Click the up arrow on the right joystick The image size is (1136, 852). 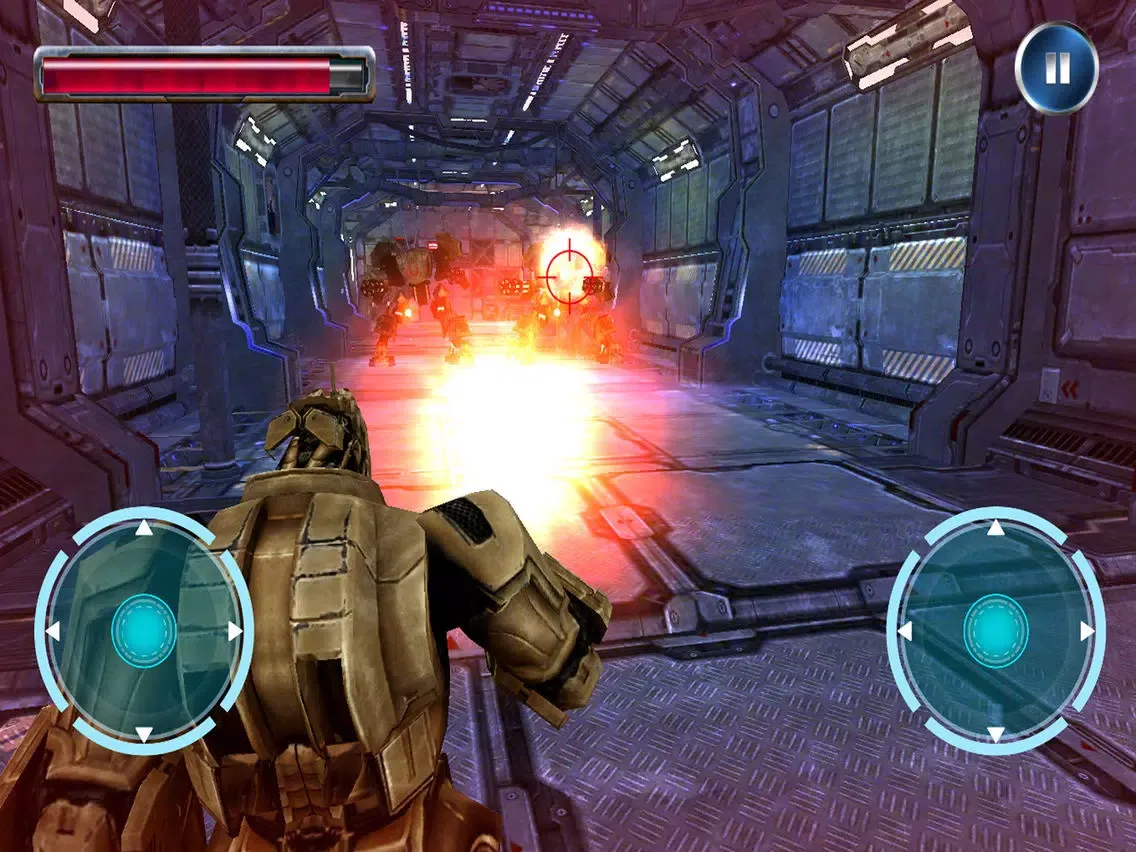[996, 528]
